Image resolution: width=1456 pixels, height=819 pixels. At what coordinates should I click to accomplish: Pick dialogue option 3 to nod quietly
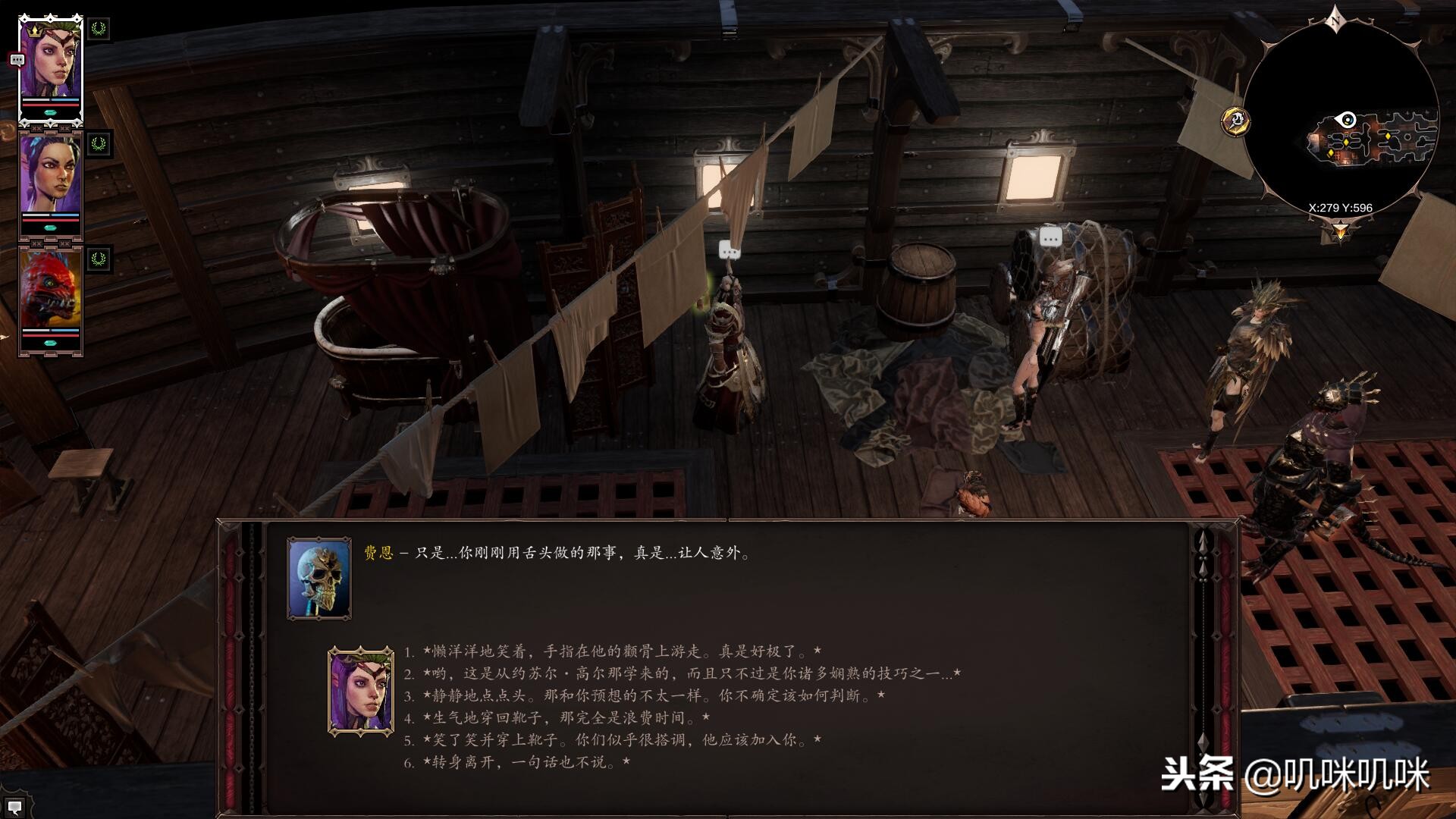click(591, 692)
